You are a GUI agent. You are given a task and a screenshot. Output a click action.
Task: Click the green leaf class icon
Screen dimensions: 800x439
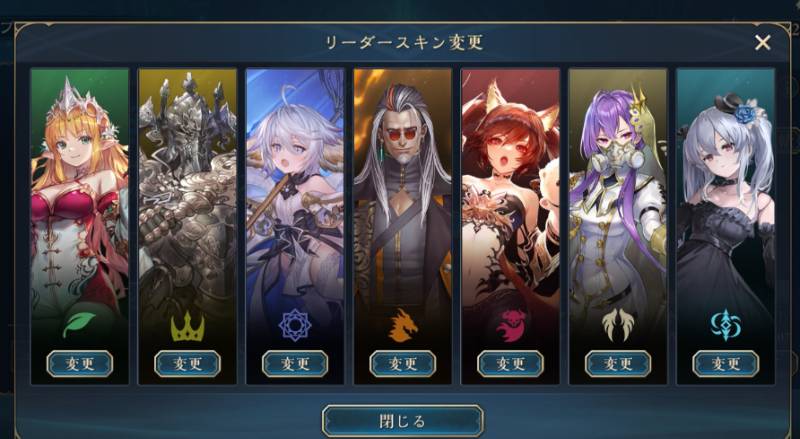(79, 323)
